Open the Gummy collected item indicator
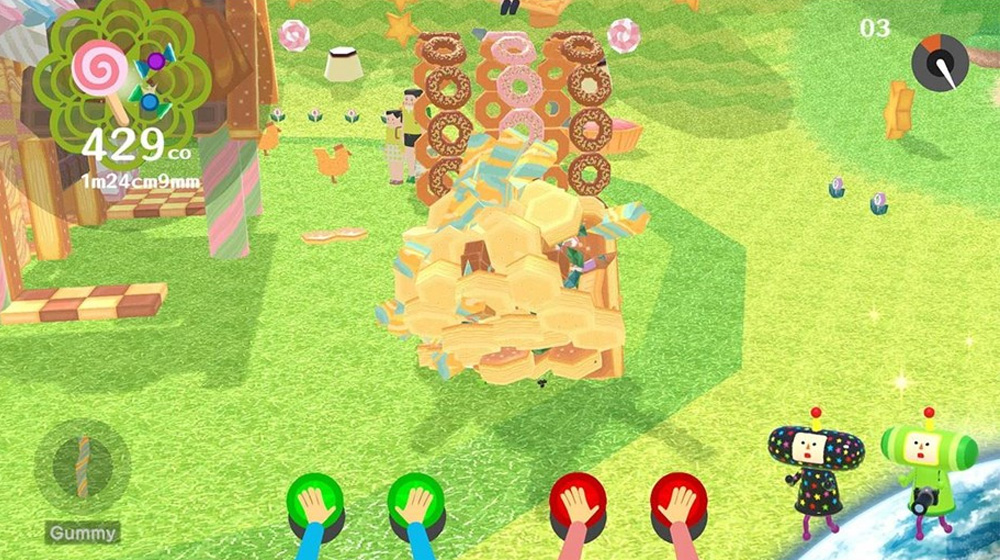Viewport: 1000px width, 560px height. tap(83, 467)
